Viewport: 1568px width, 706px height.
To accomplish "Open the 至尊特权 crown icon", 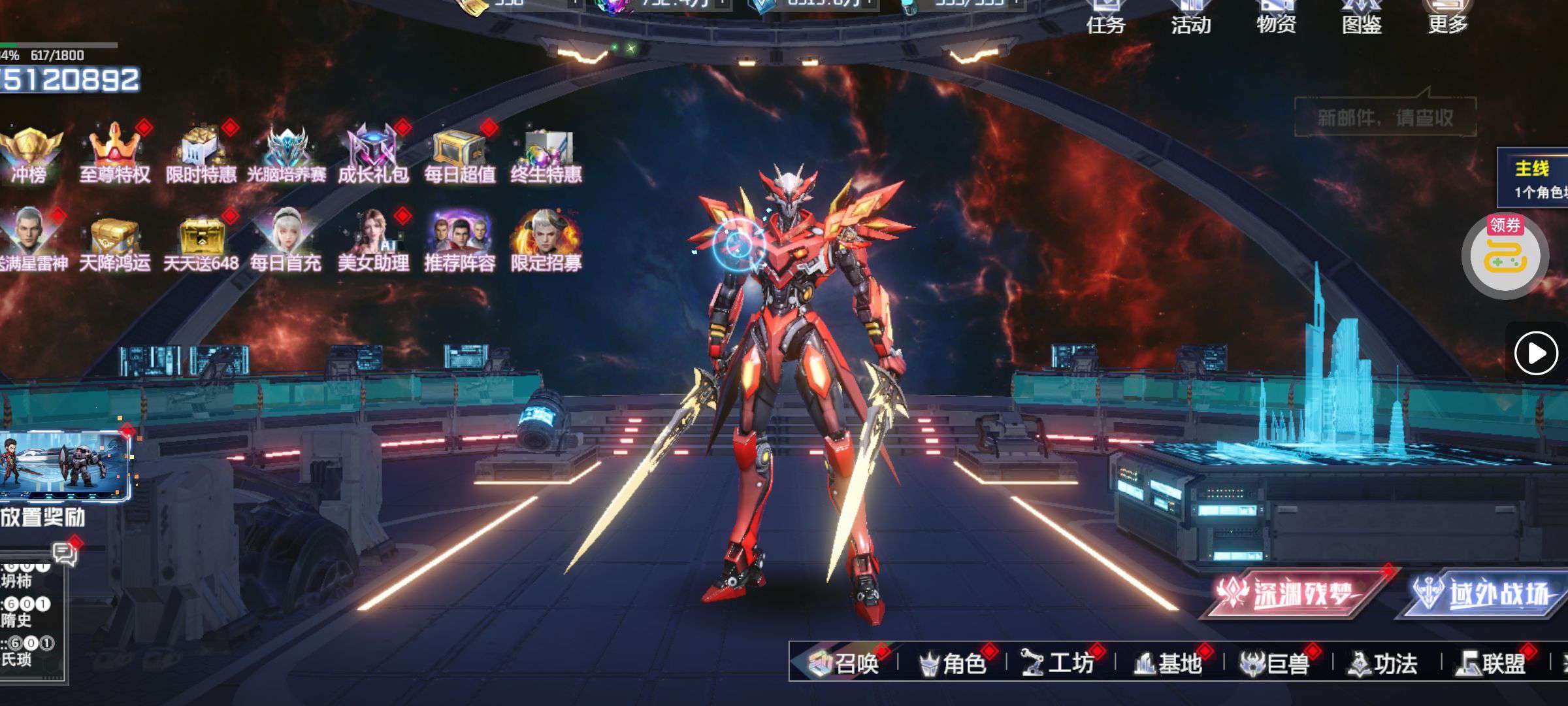I will [115, 154].
